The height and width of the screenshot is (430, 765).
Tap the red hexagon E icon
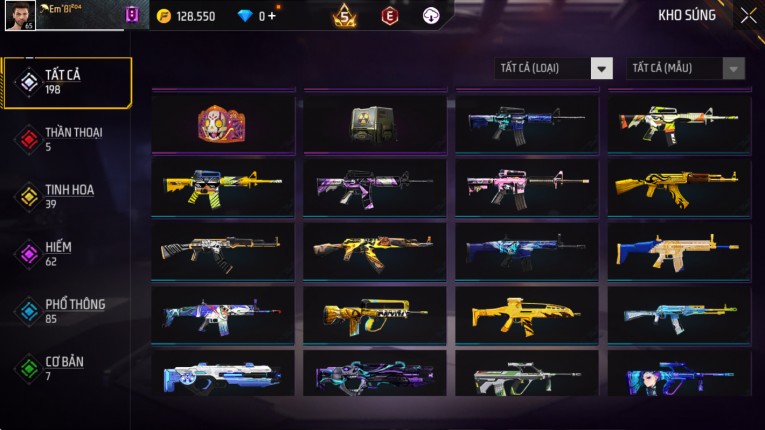point(390,16)
